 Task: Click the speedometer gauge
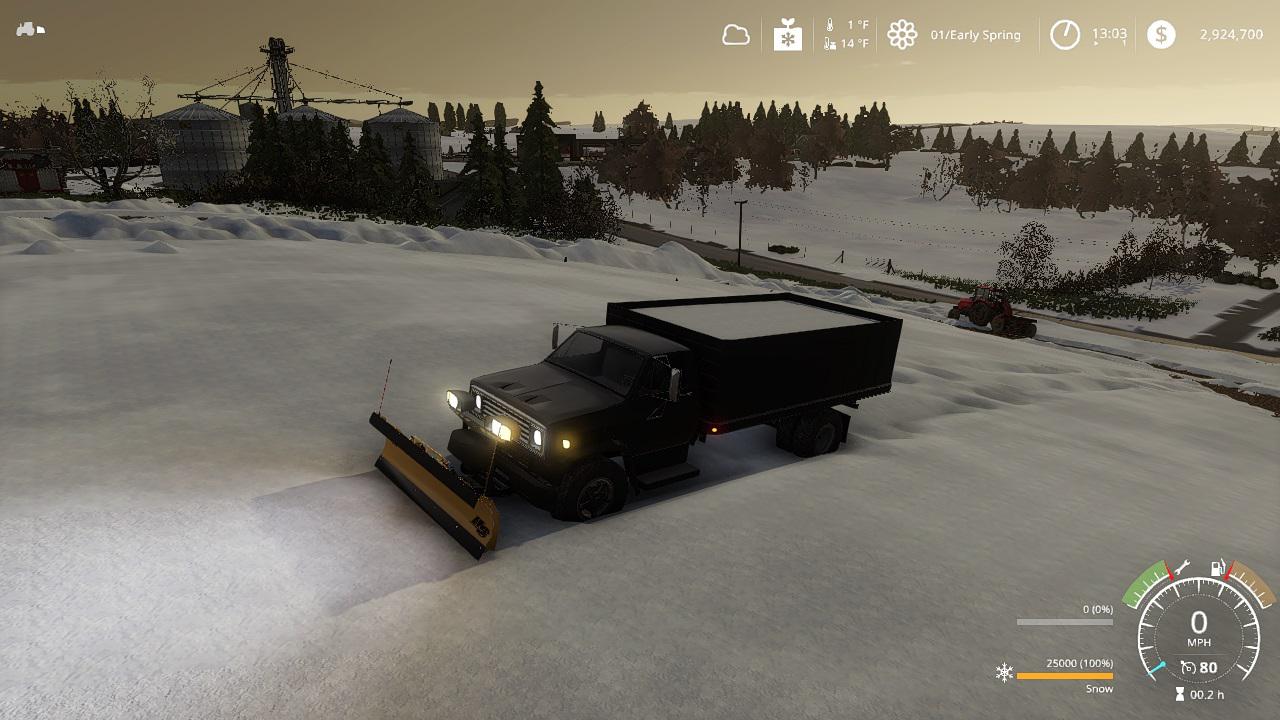tap(1198, 631)
